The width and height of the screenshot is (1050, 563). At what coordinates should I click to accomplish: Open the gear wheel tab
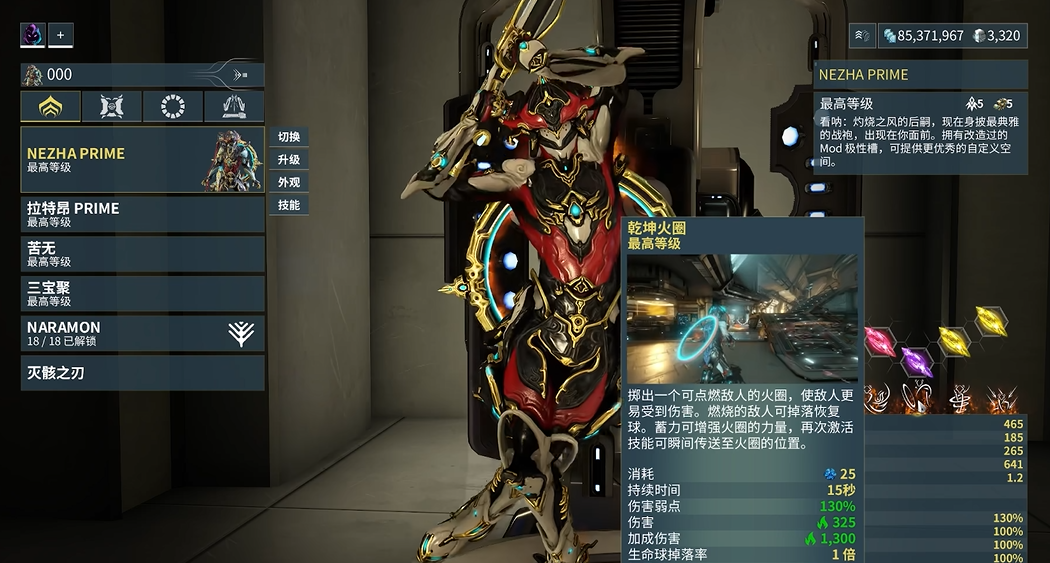tap(173, 107)
